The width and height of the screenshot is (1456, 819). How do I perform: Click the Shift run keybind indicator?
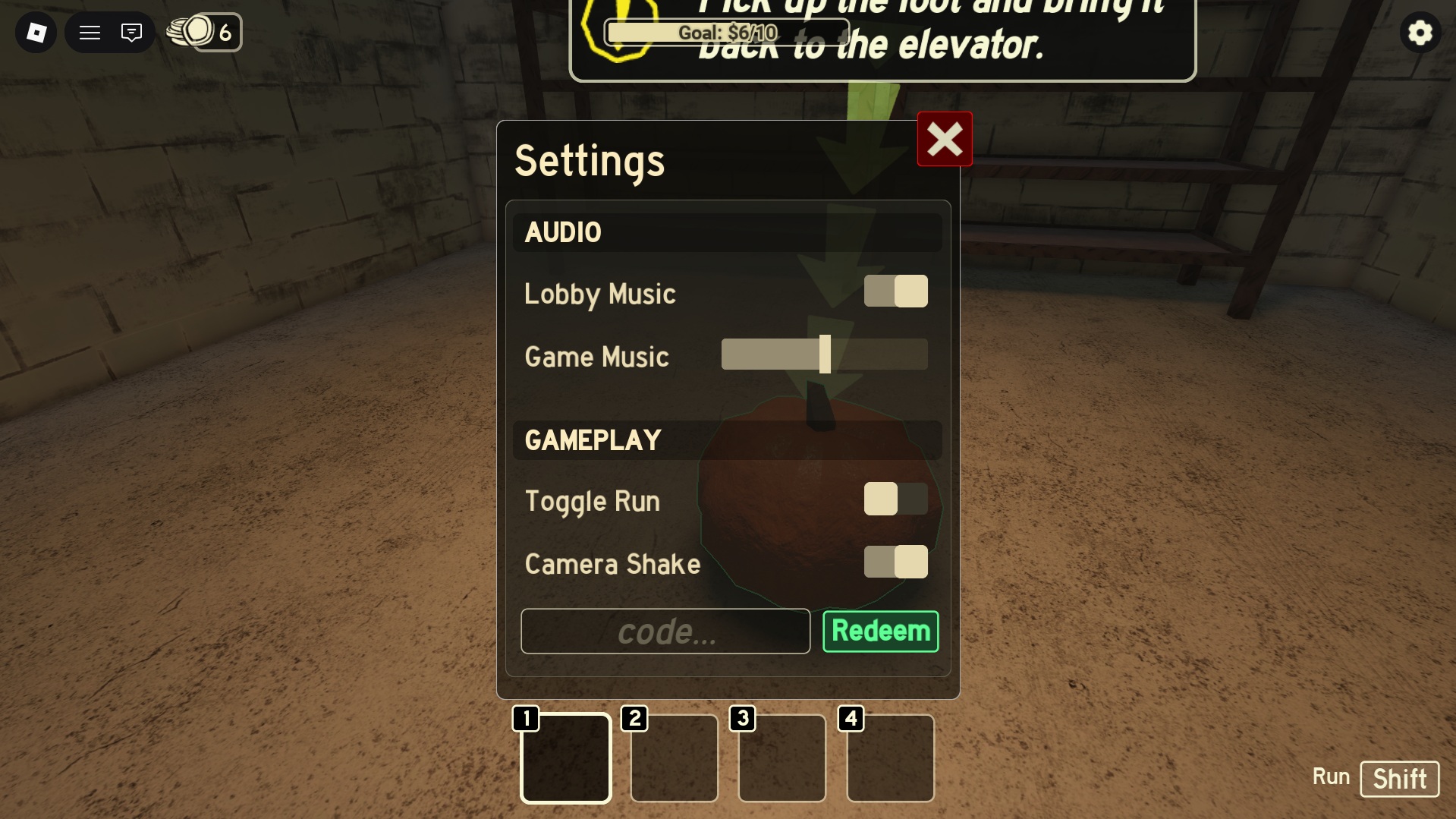[x=1400, y=778]
